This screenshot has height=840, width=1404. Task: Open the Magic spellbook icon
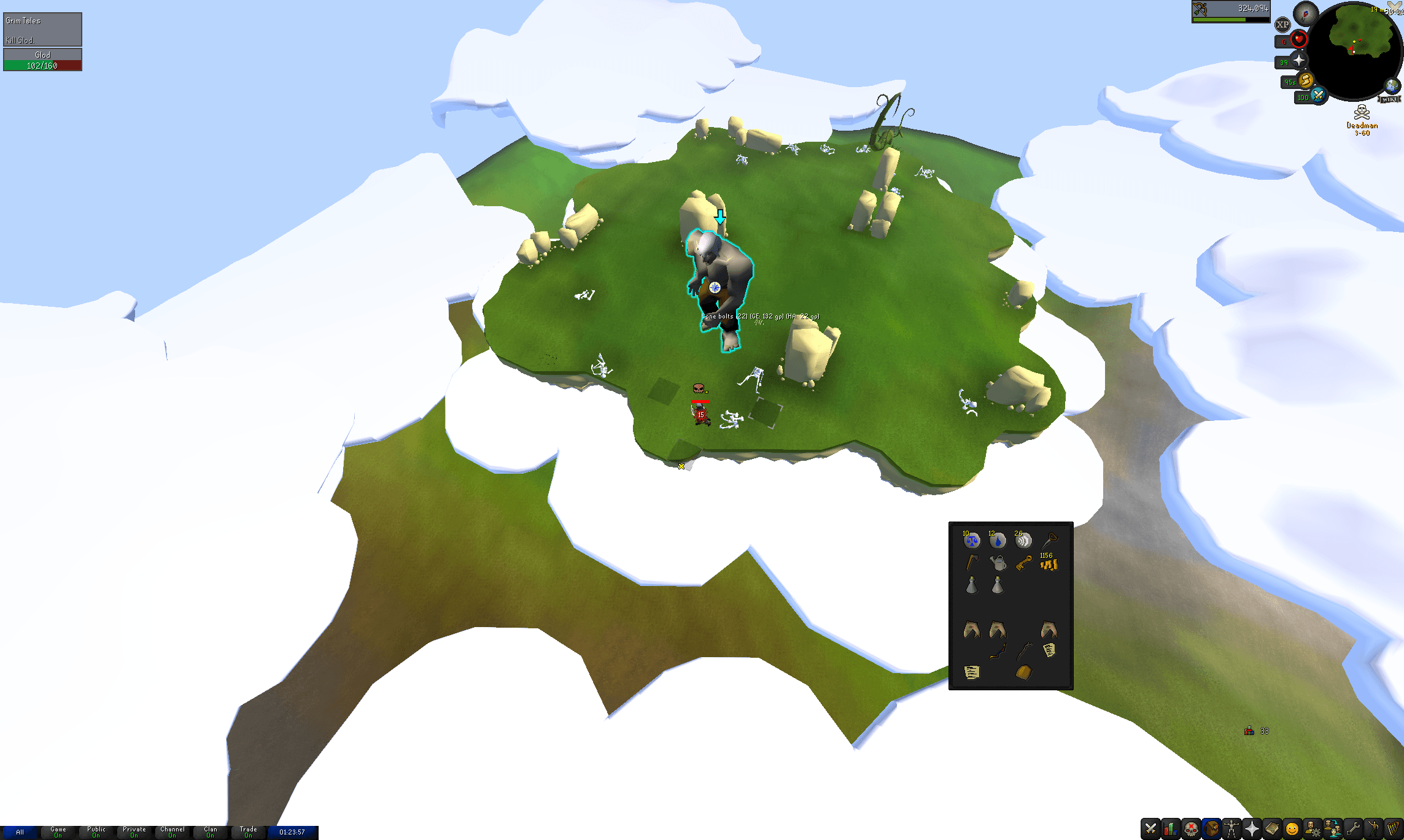(1272, 828)
